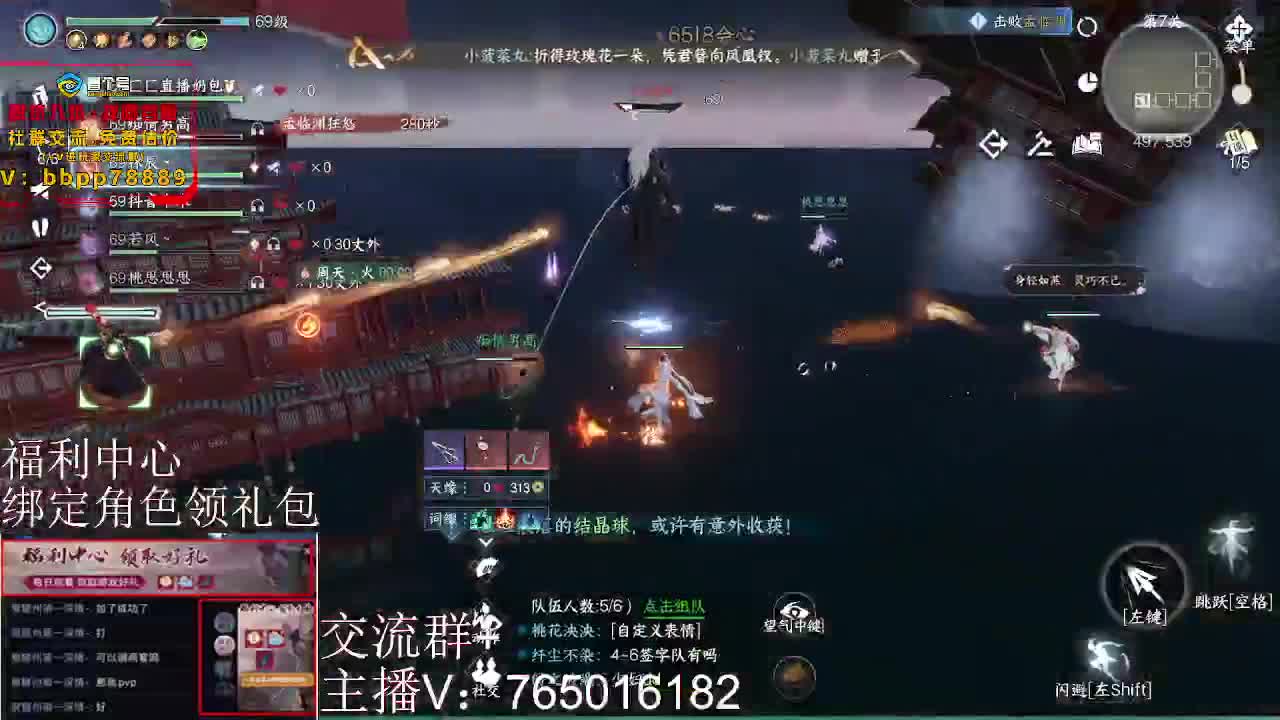The image size is (1280, 720).
Task: Toggle the microphone mute beside 69若风
Action: 254,246
